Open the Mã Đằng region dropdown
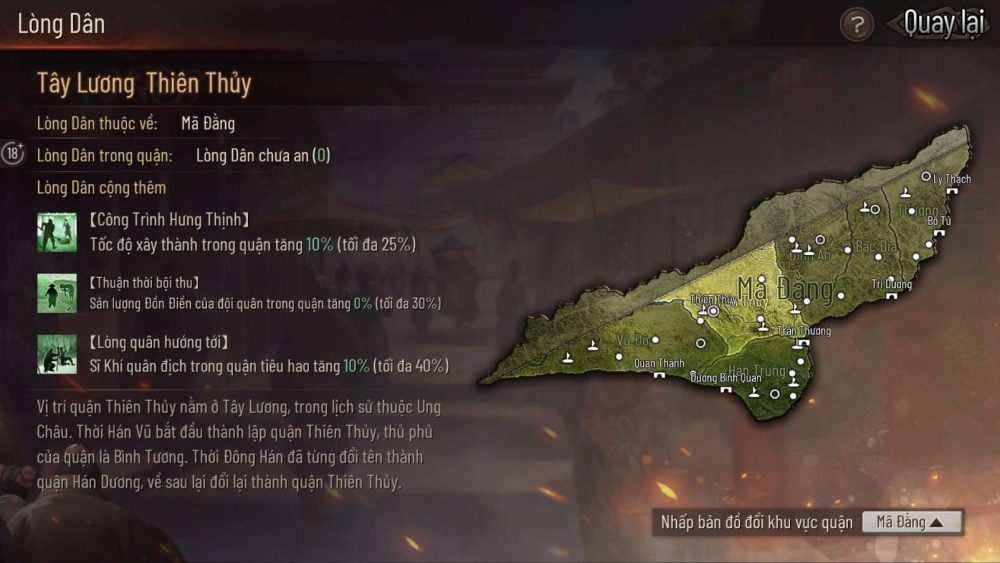Screen dimensions: 1000x563 click(x=911, y=522)
